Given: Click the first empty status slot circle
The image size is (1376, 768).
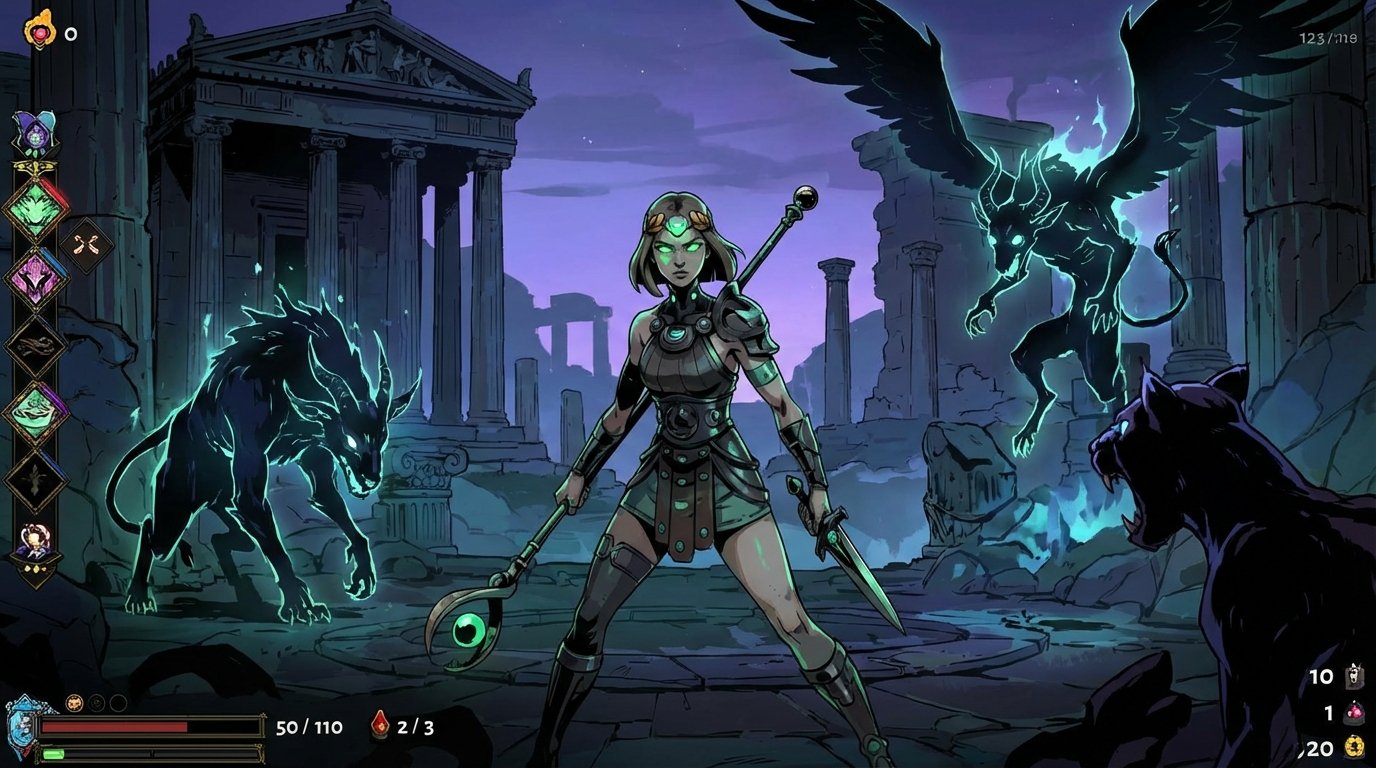Looking at the screenshot, I should pos(96,702).
